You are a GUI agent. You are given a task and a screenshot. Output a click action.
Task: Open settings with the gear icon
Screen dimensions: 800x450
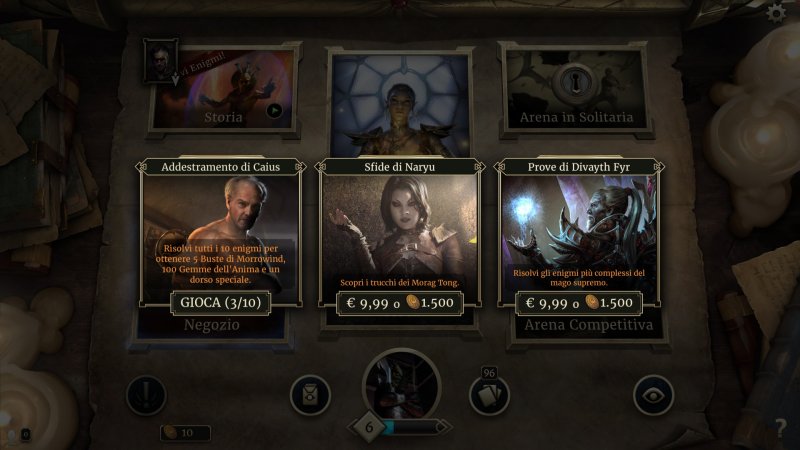[775, 13]
